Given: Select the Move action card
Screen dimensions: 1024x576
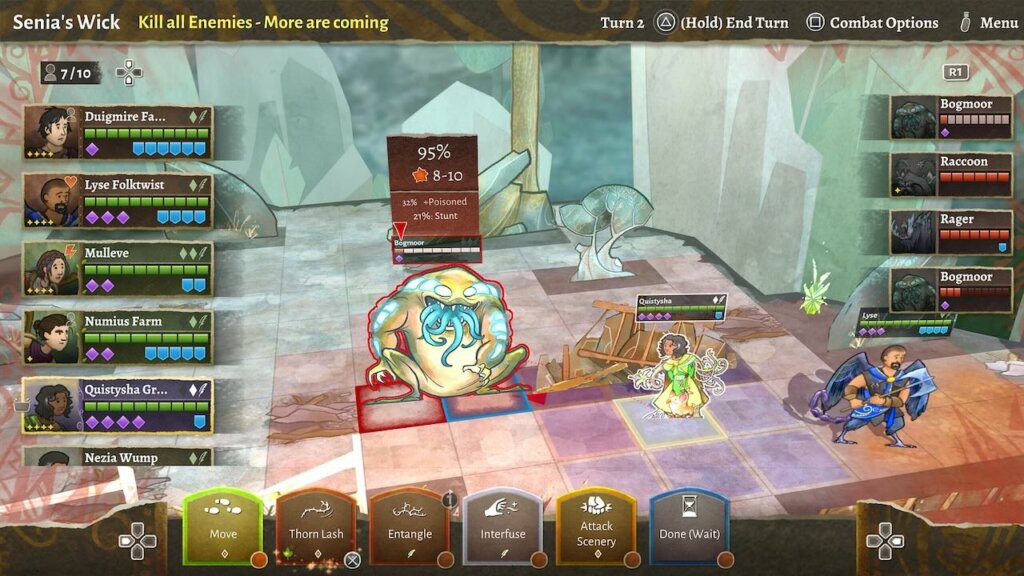Looking at the screenshot, I should pyautogui.click(x=222, y=527).
